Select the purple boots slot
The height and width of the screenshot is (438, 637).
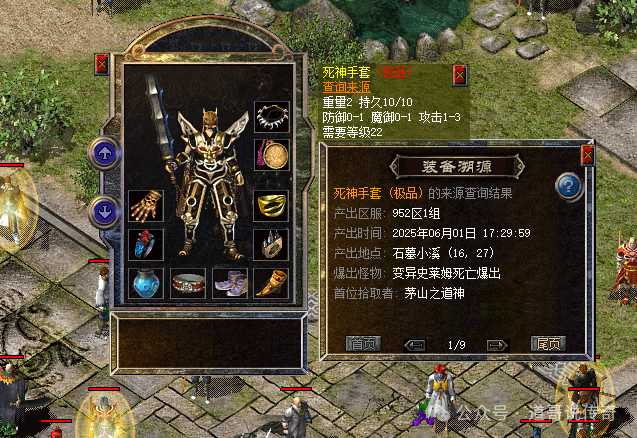point(229,284)
